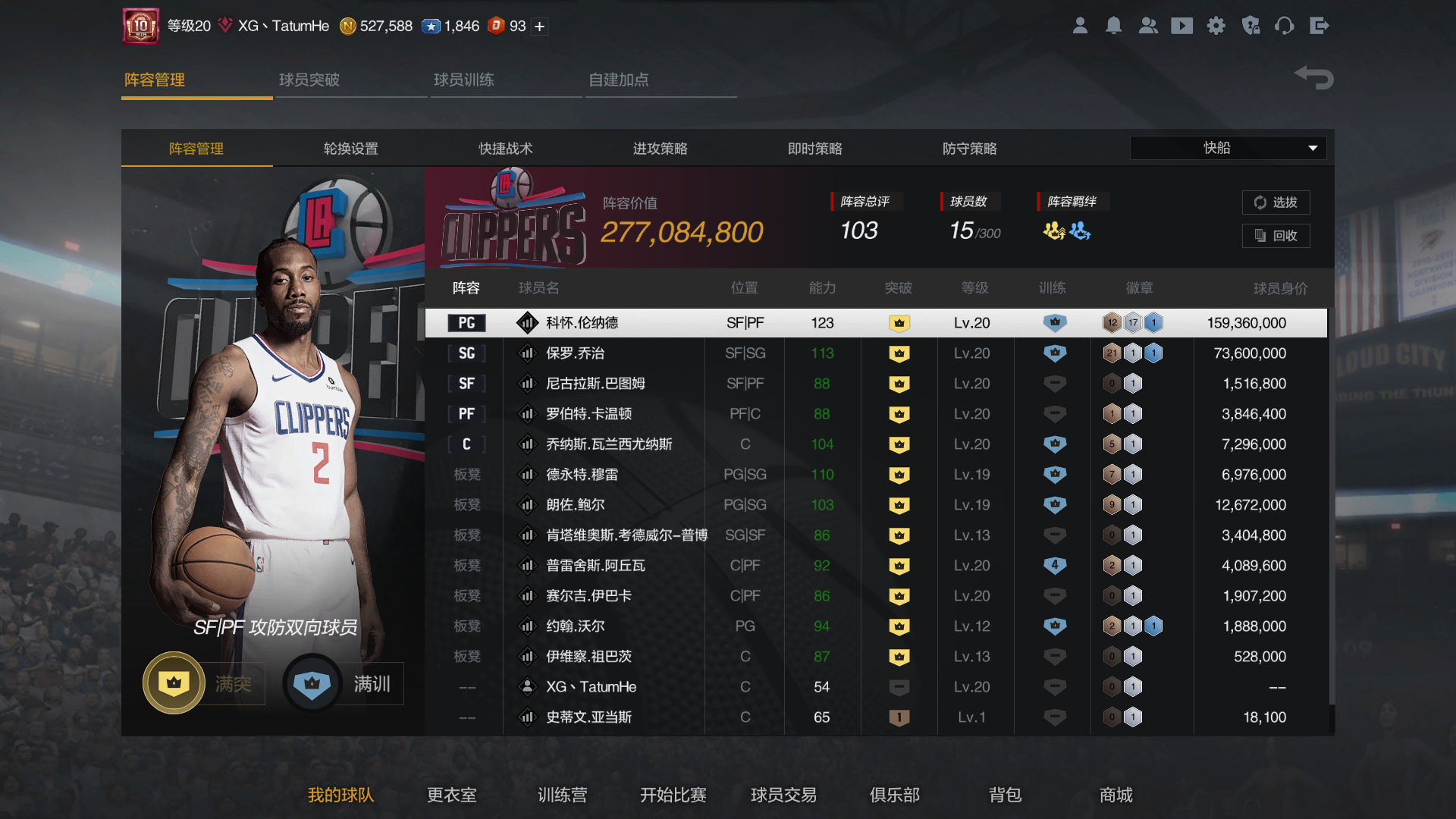Click the back arrow at top right
Viewport: 1456px width, 819px height.
[x=1313, y=77]
